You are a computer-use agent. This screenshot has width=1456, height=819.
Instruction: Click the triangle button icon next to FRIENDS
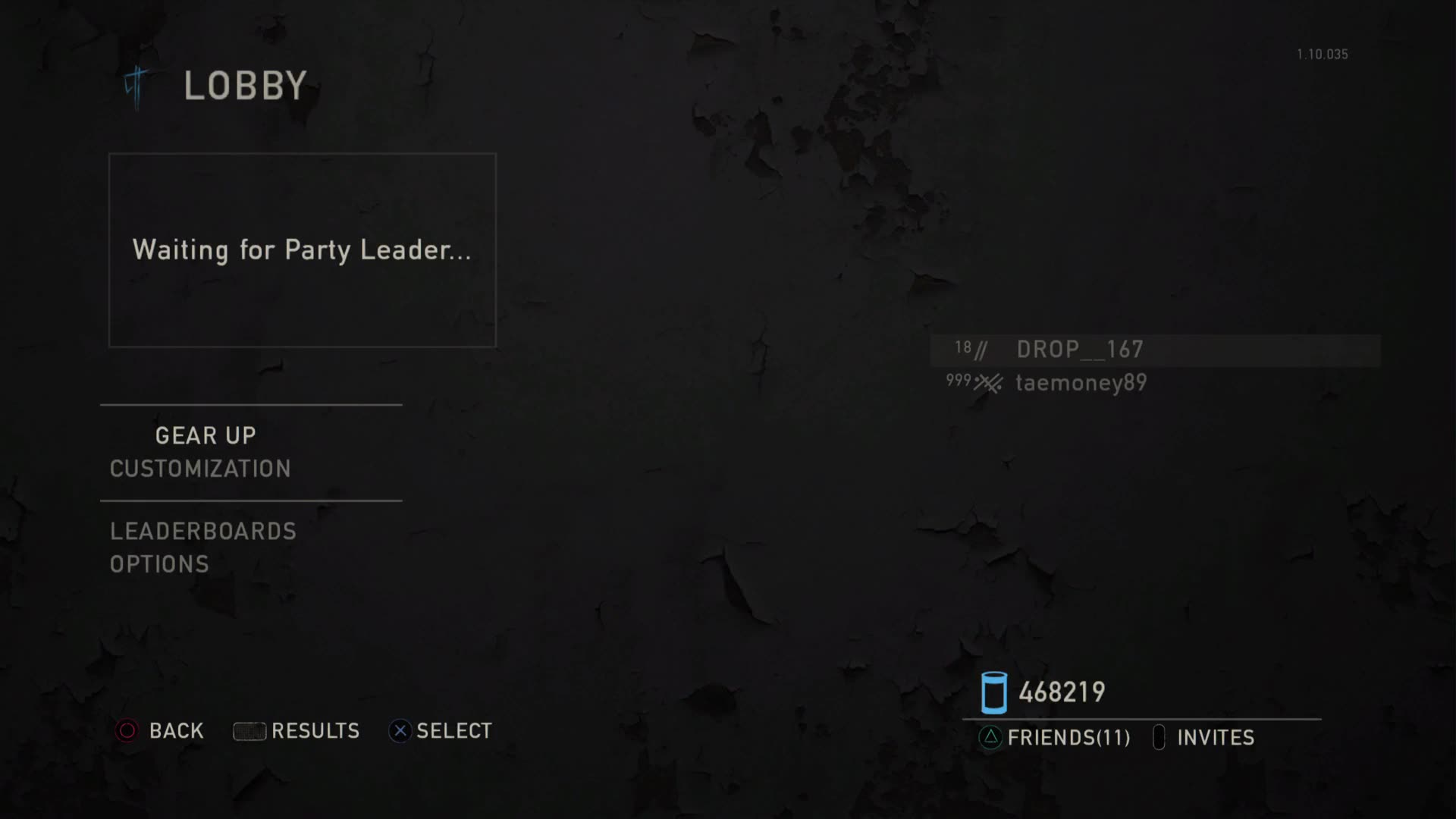coord(988,737)
